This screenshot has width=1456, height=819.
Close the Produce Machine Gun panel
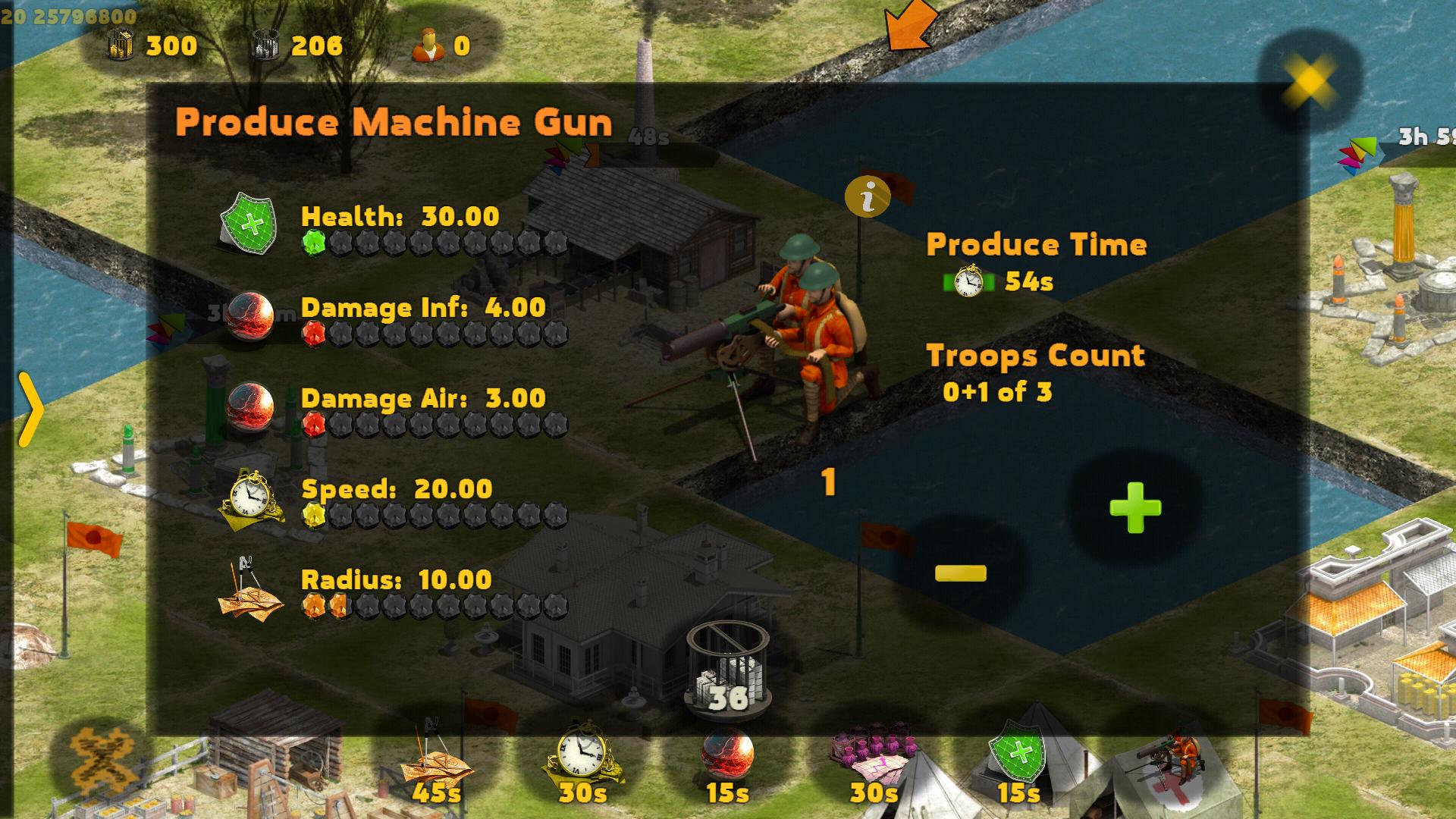pyautogui.click(x=1308, y=80)
